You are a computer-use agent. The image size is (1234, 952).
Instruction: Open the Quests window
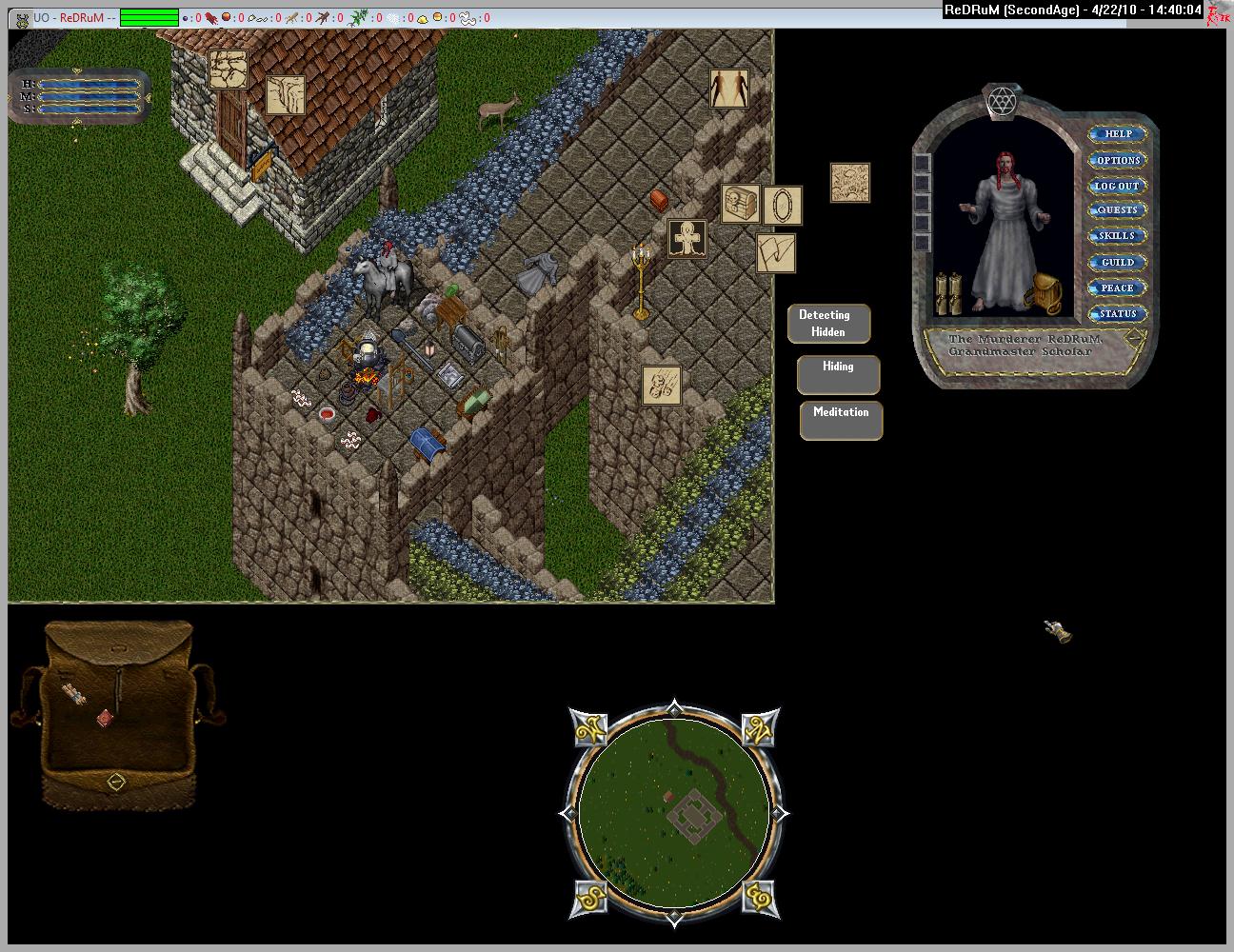point(1118,210)
